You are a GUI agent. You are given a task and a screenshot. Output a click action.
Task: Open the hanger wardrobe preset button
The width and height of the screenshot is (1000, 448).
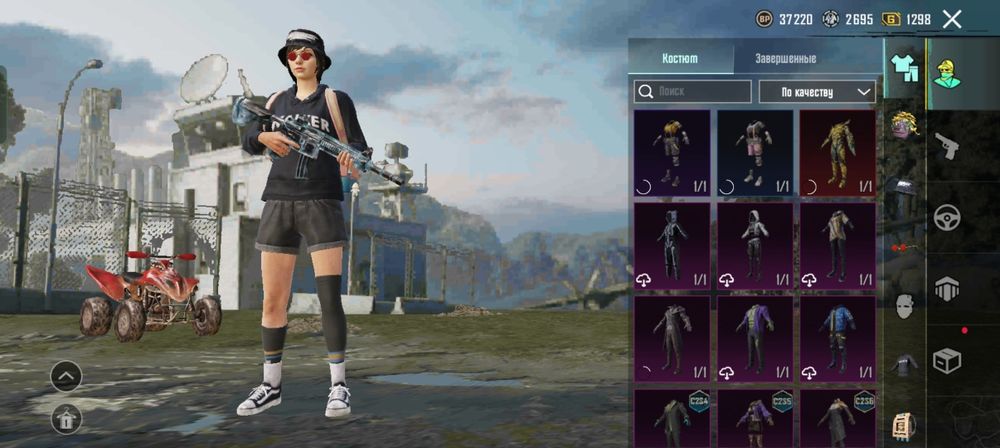[x=66, y=419]
